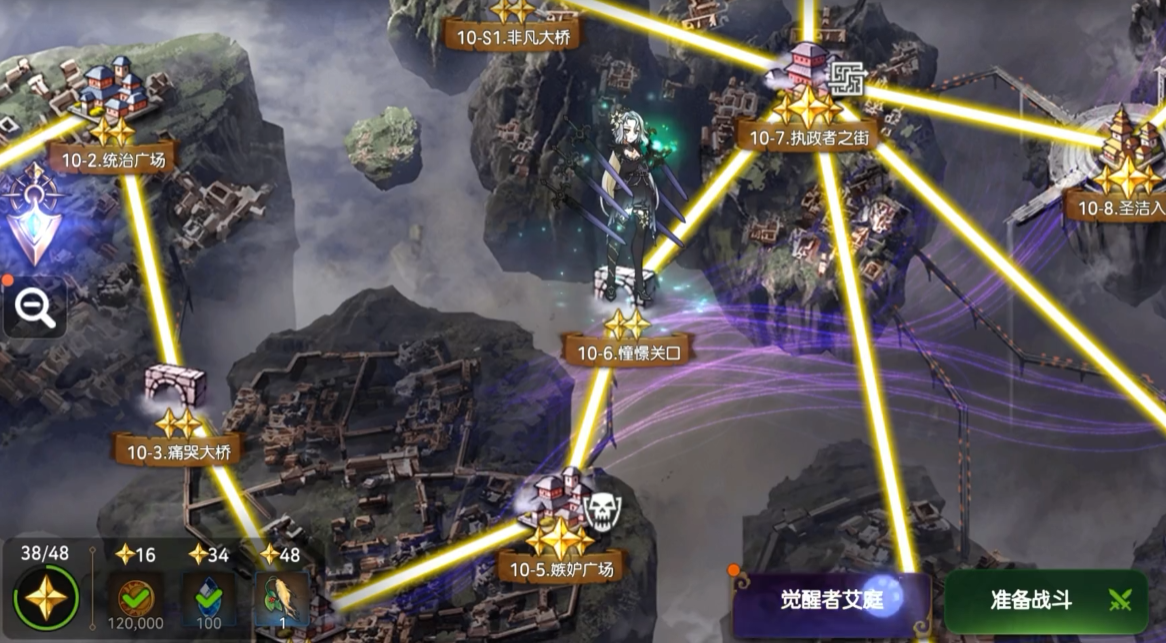Open the 38/48 star progress circle

coord(45,599)
